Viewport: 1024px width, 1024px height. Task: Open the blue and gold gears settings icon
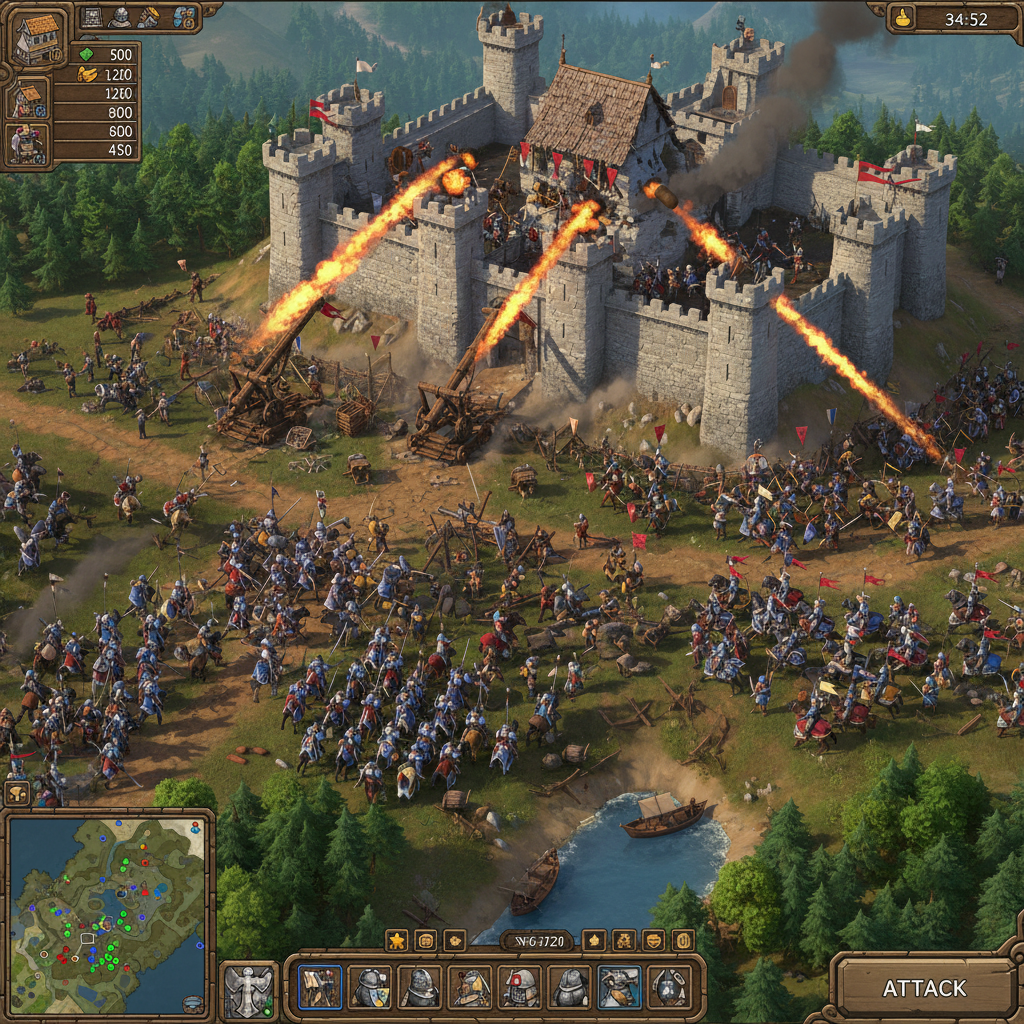click(184, 16)
